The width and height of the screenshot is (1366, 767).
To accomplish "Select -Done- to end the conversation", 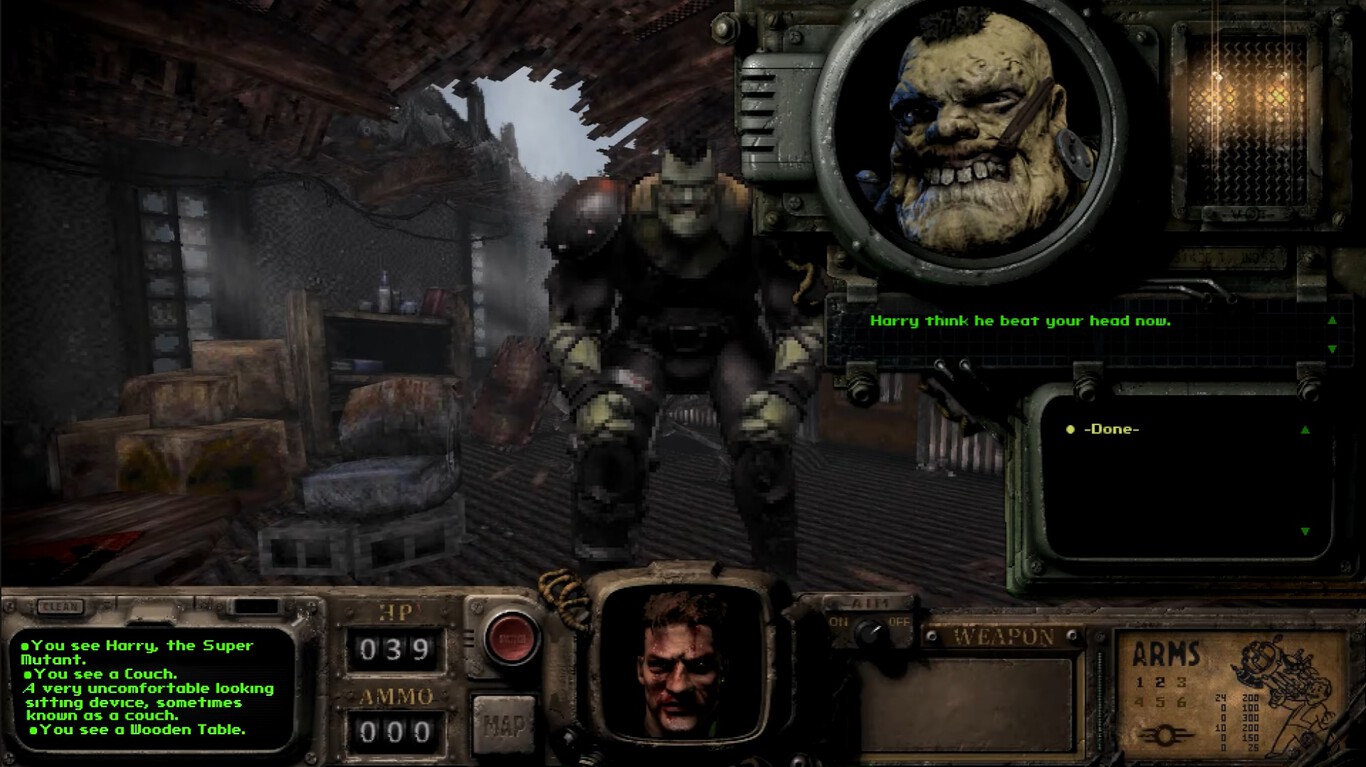I will [x=1110, y=430].
